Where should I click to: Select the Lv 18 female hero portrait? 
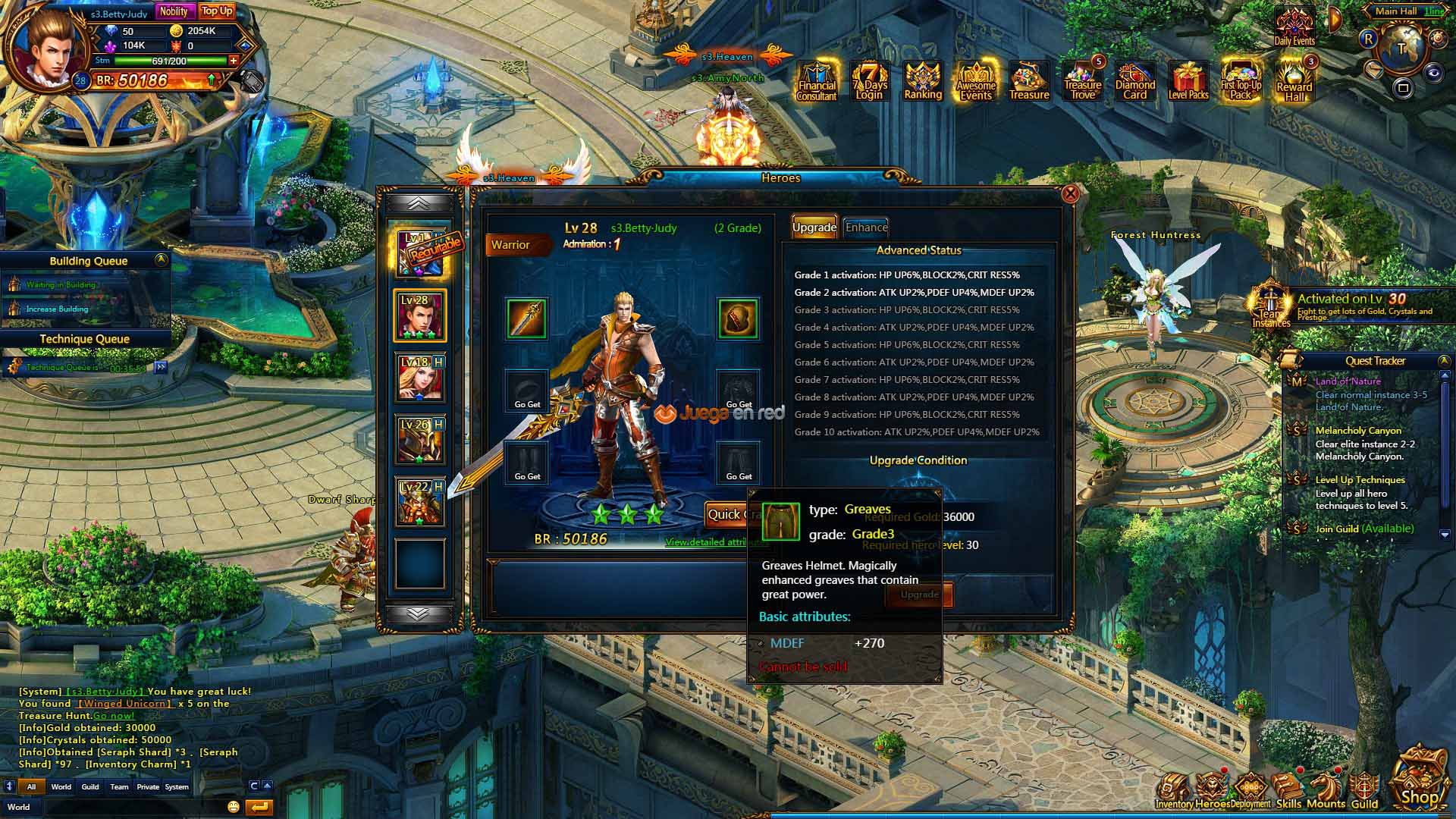click(x=420, y=378)
